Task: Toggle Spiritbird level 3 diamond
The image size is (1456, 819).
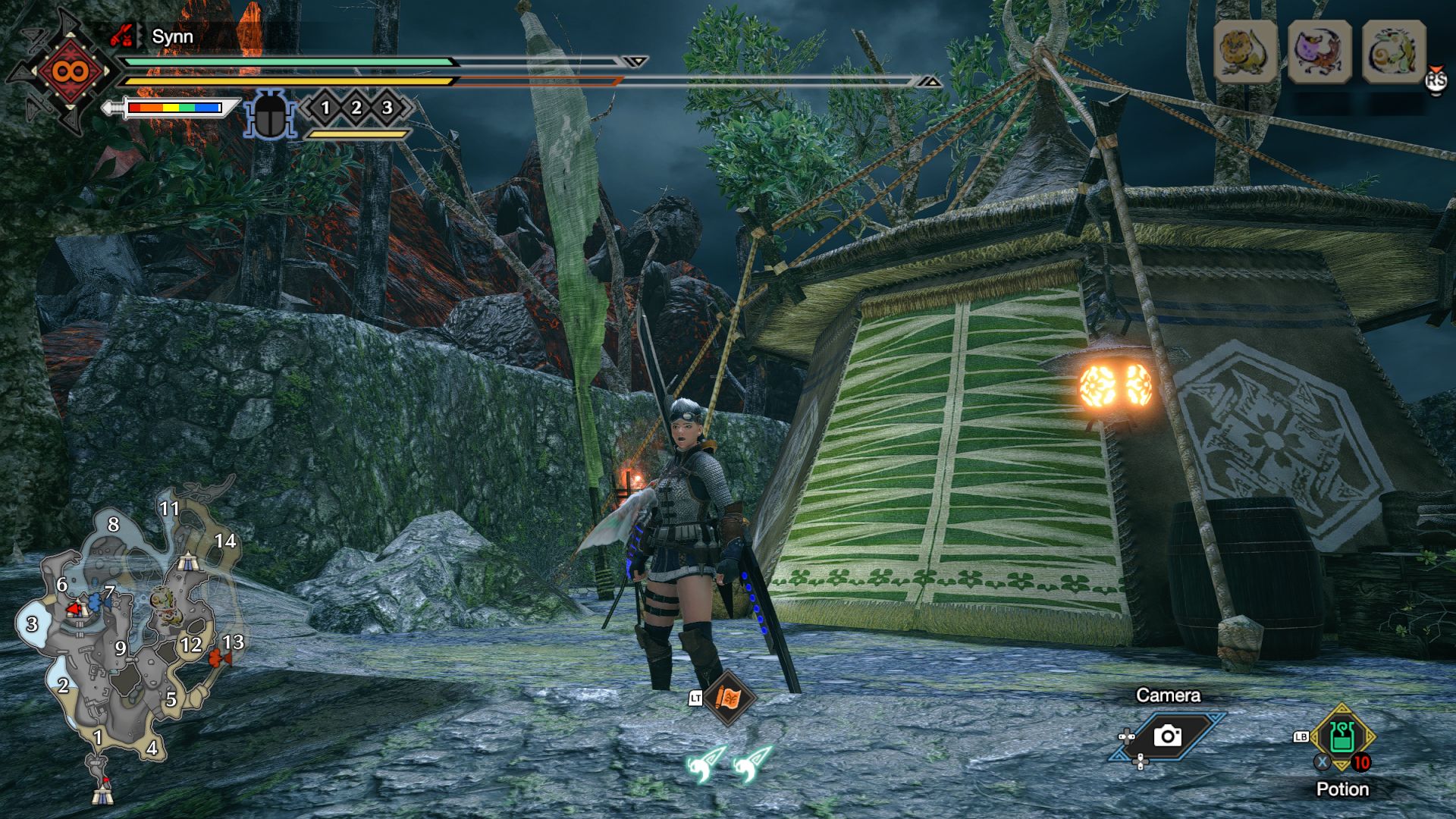Action: click(384, 110)
